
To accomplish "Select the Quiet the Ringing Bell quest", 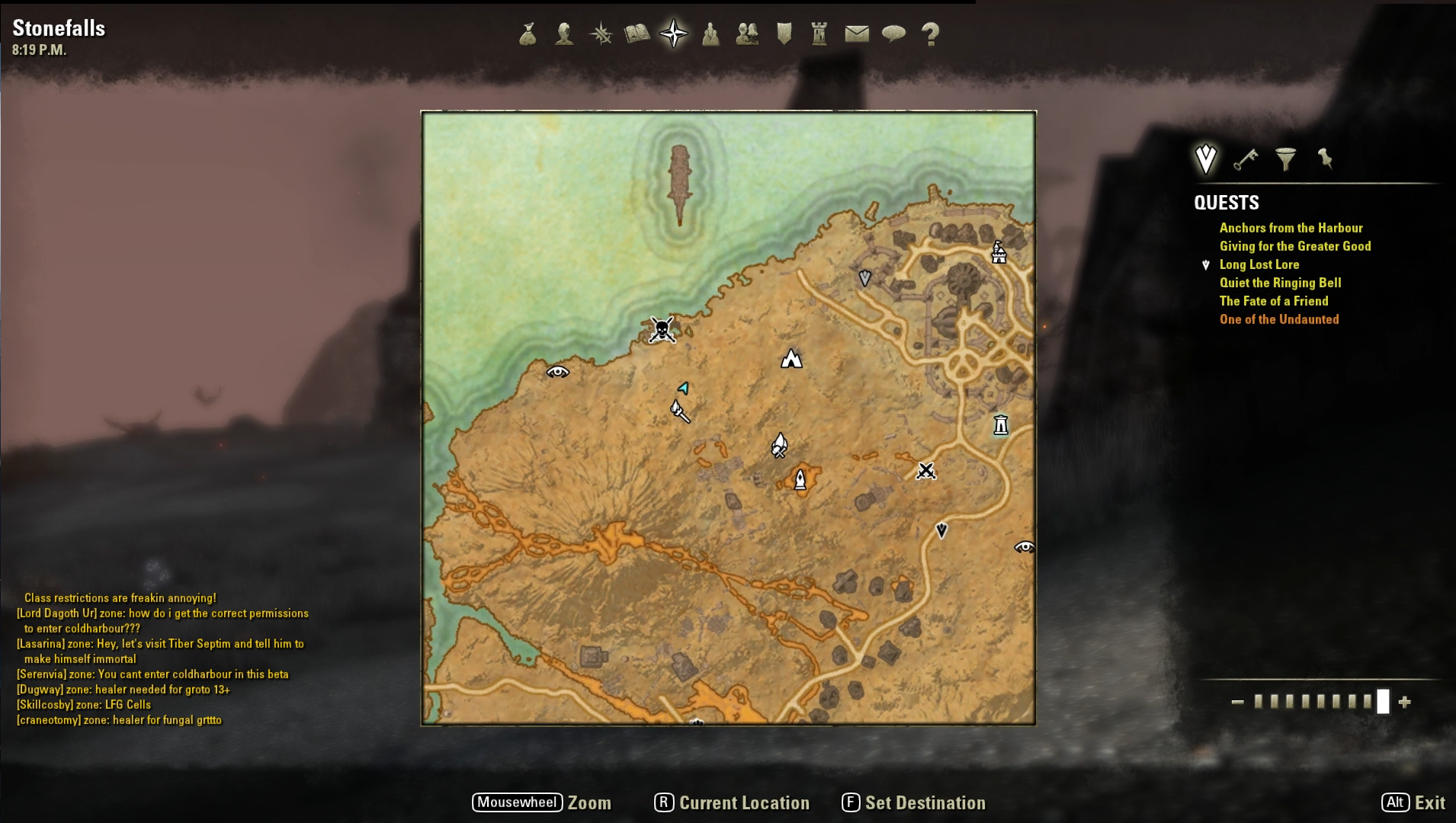I will pyautogui.click(x=1280, y=283).
